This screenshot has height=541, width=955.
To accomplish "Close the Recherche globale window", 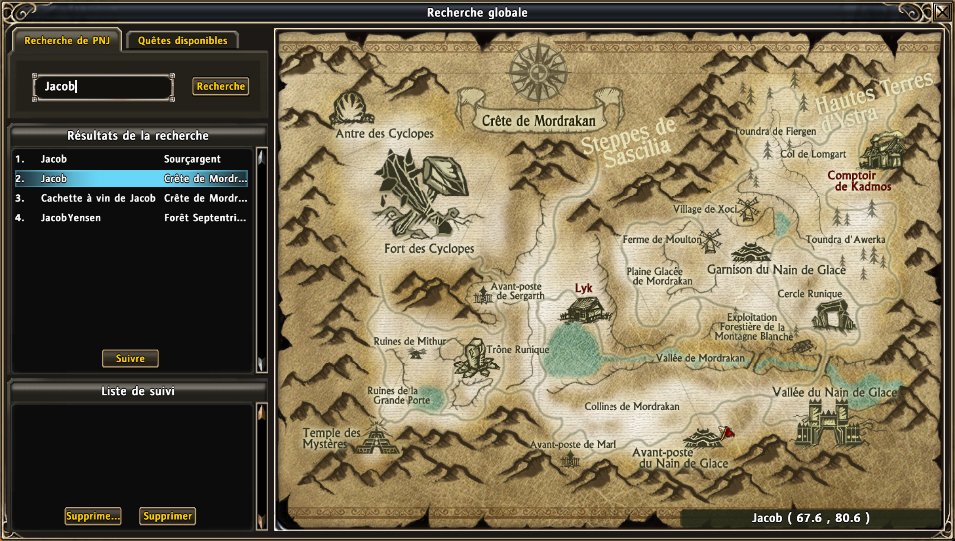I will click(x=942, y=12).
